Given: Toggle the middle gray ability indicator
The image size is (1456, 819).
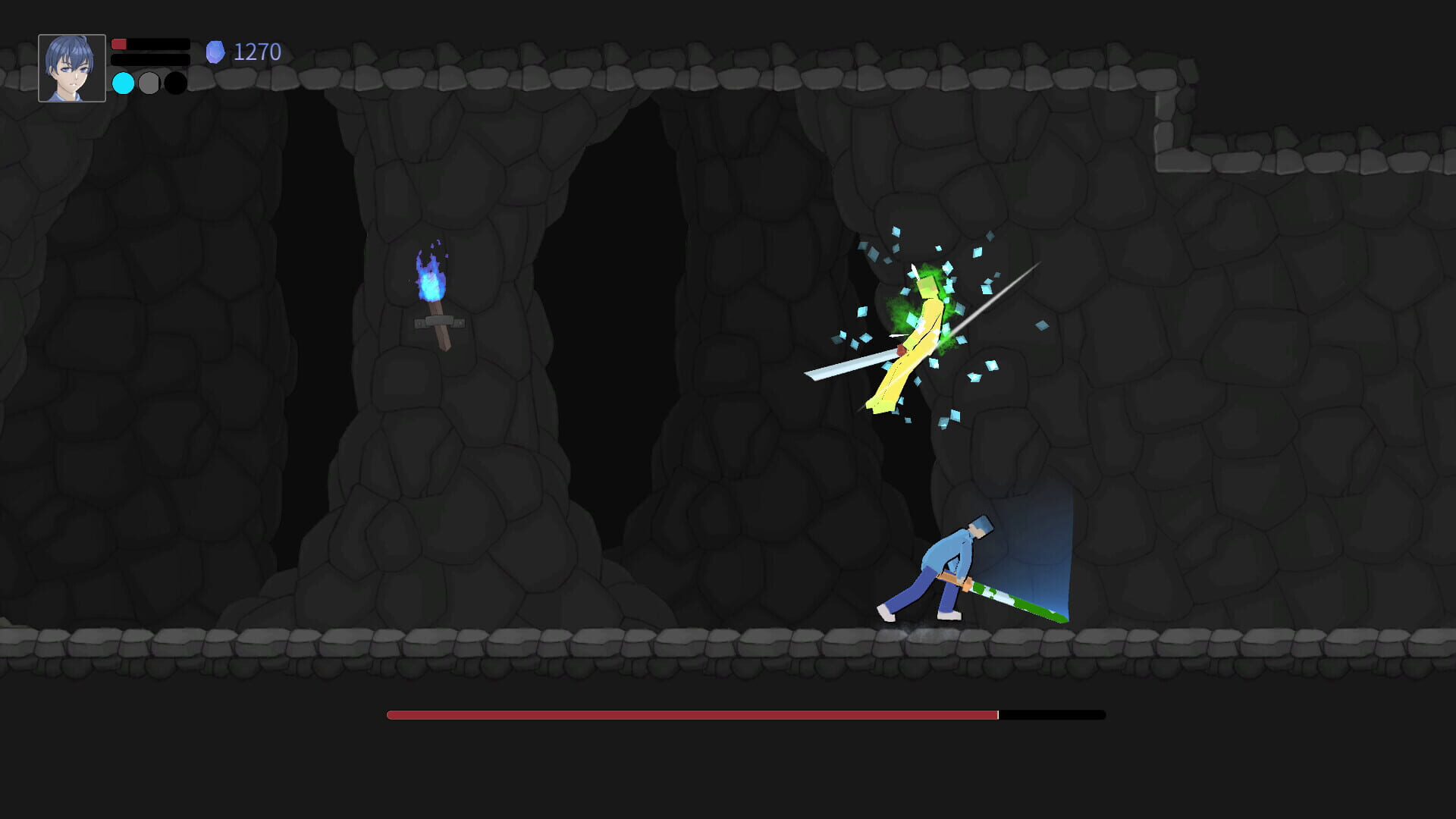Looking at the screenshot, I should 149,83.
